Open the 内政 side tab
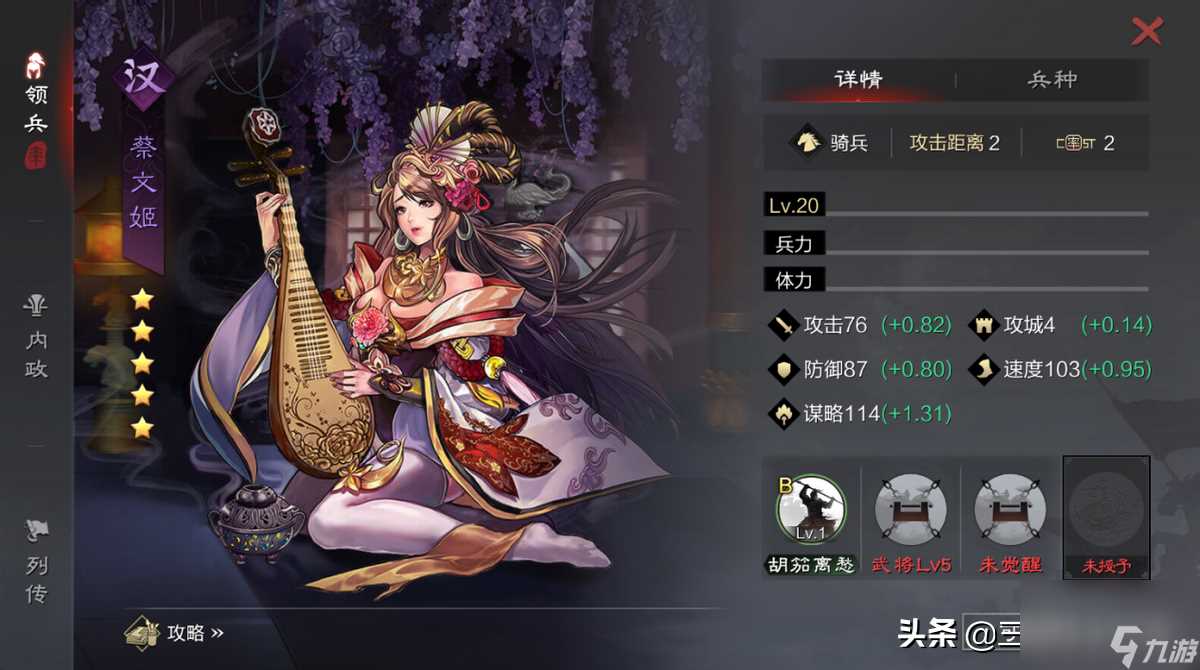The width and height of the screenshot is (1200, 670). (x=37, y=340)
